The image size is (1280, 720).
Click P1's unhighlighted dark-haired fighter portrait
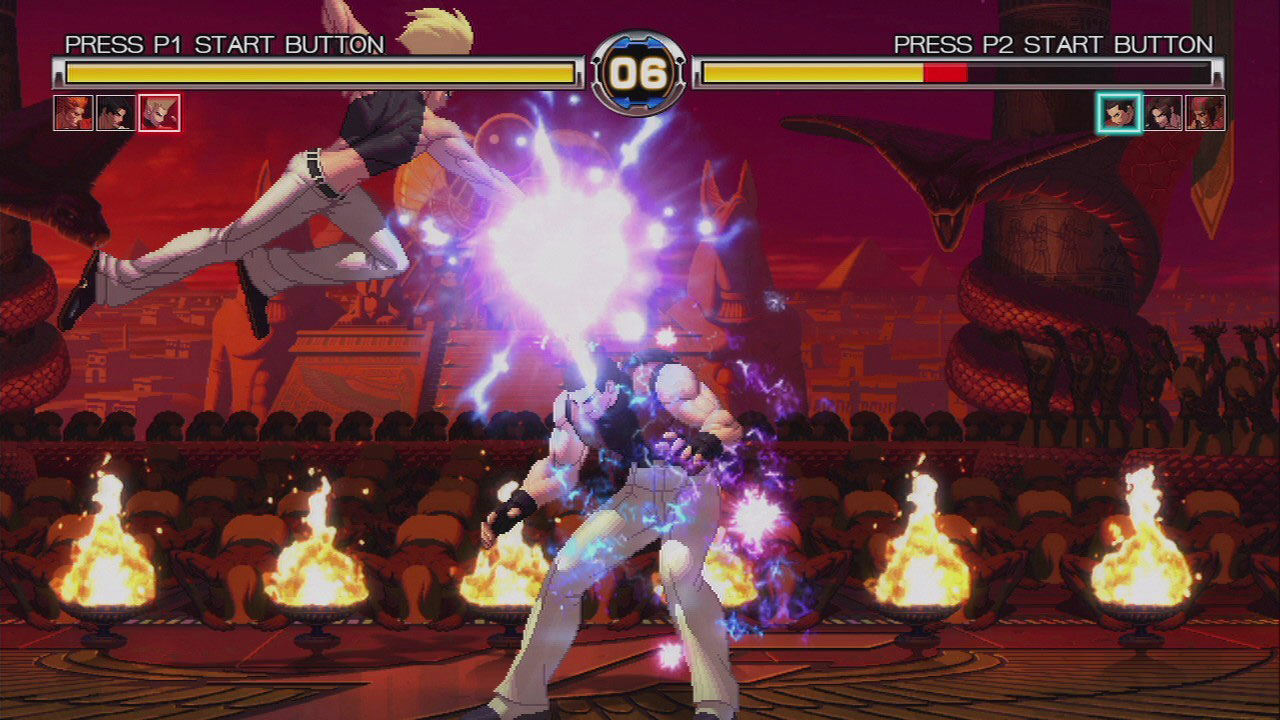116,113
